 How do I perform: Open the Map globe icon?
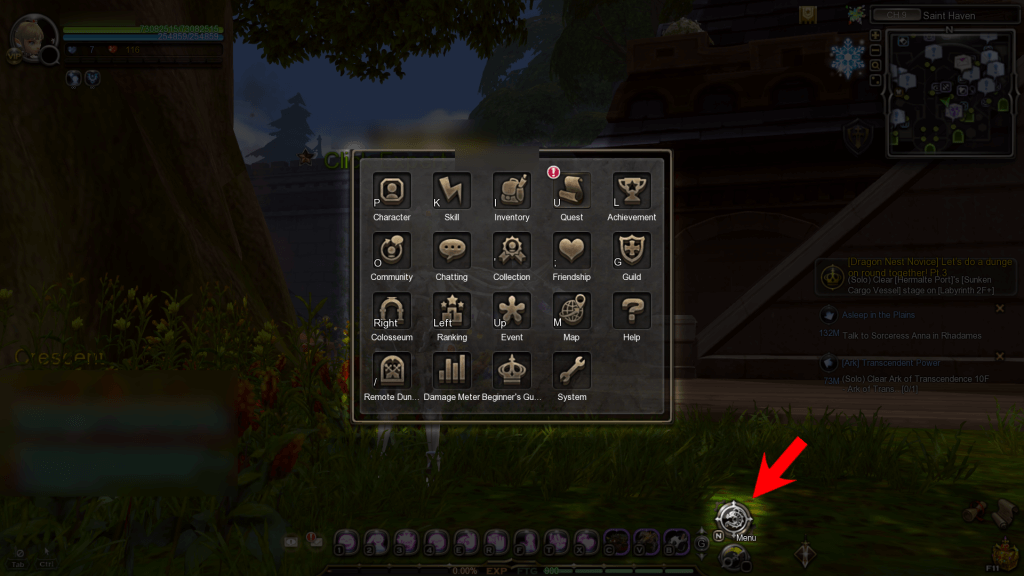coord(571,310)
